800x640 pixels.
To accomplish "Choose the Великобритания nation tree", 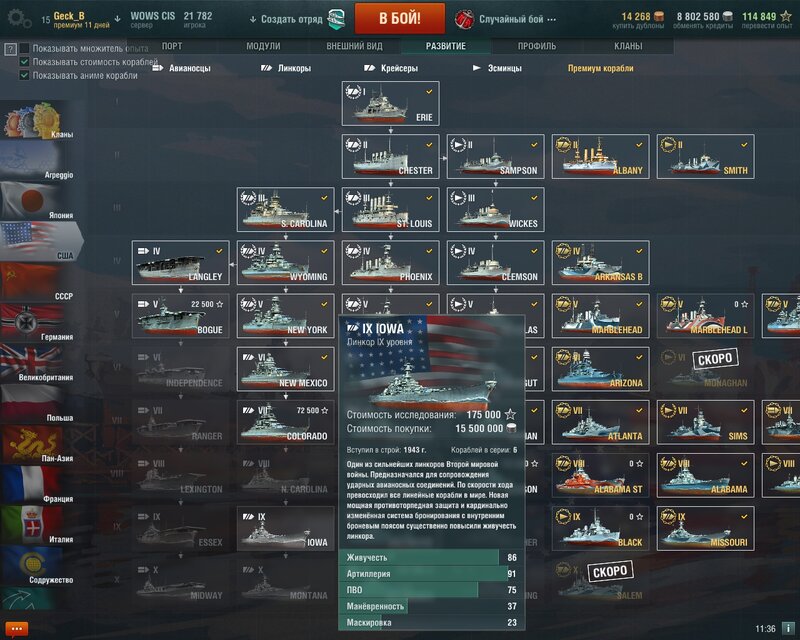I will point(37,362).
